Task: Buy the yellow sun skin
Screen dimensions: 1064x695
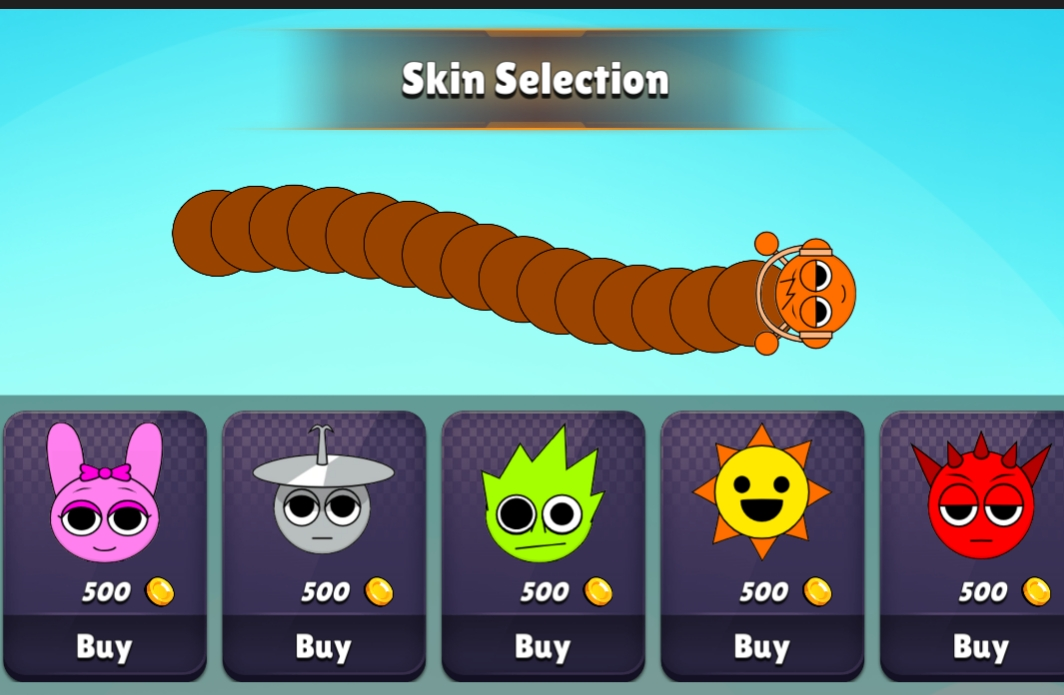Action: point(761,647)
